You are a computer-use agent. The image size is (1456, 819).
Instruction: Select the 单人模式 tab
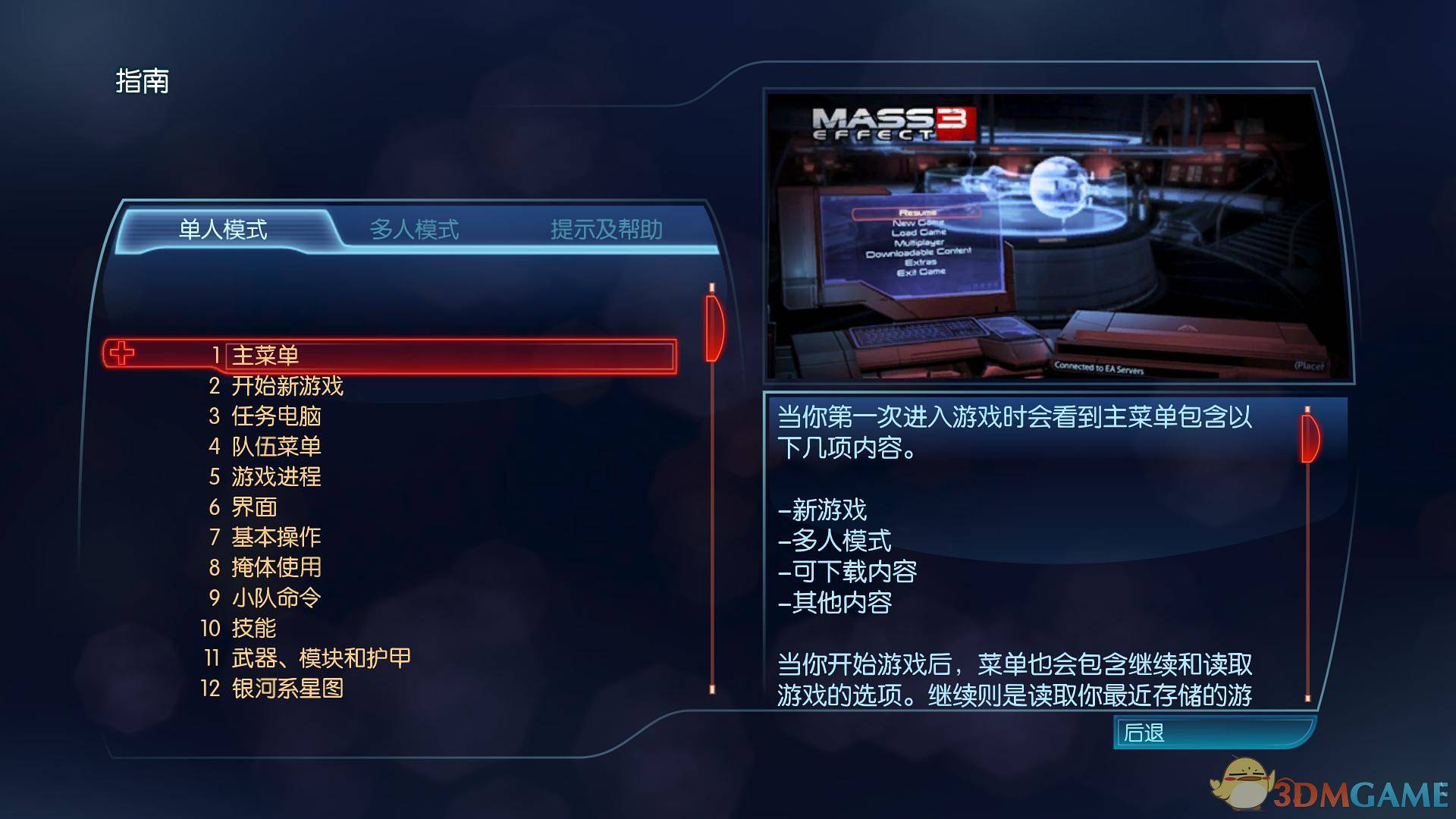[x=222, y=230]
